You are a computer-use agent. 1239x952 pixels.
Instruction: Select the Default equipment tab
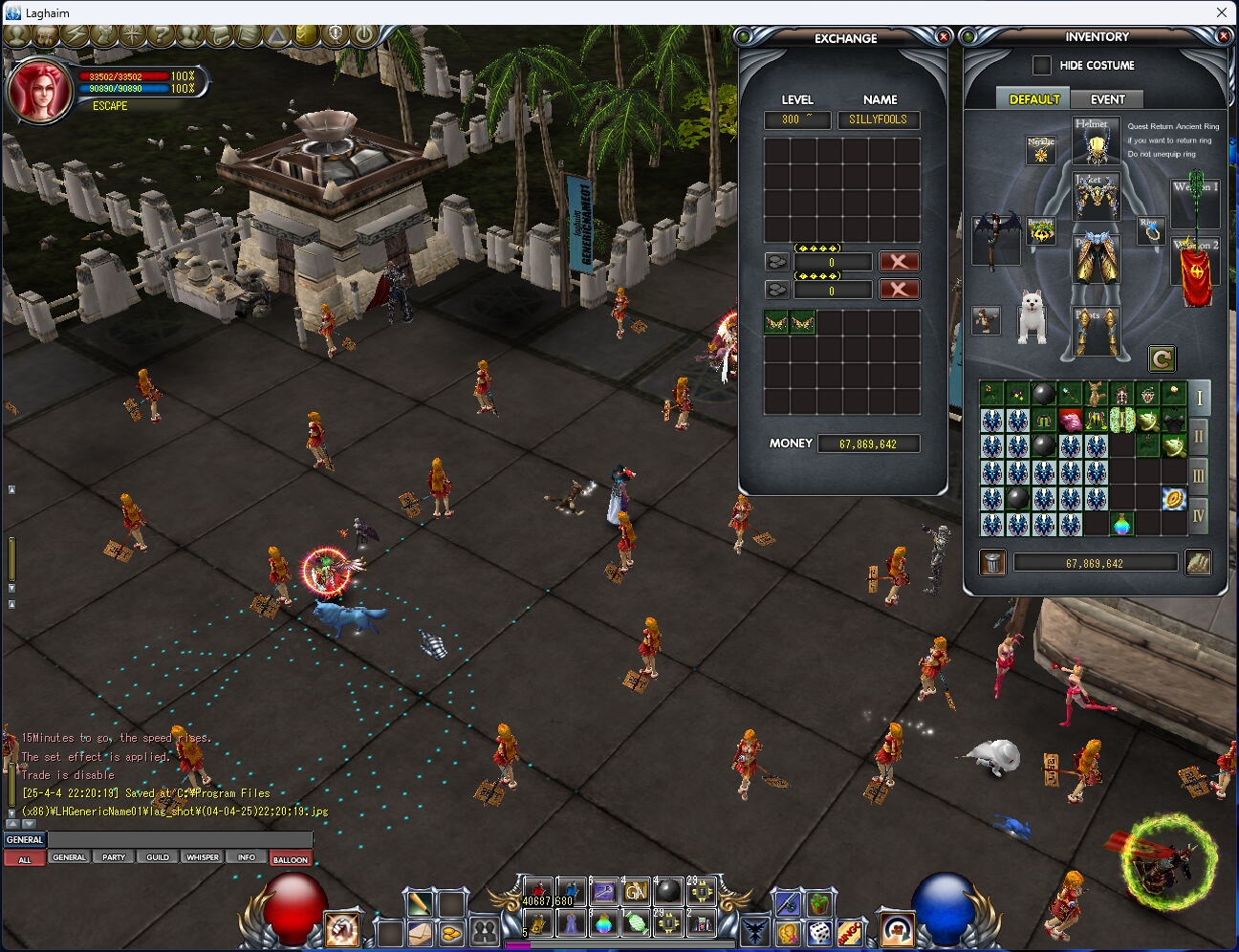pos(1034,99)
